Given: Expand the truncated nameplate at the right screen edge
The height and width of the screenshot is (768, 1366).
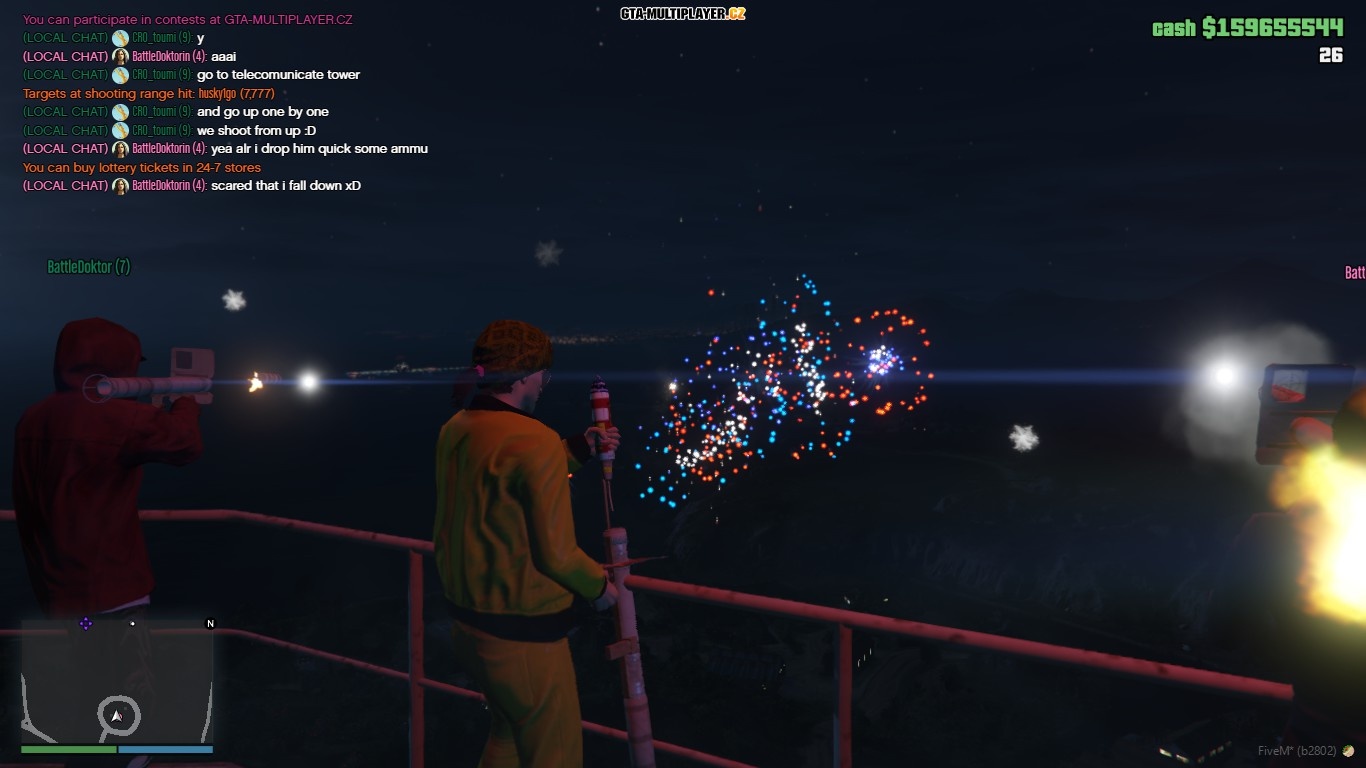Looking at the screenshot, I should 1355,271.
